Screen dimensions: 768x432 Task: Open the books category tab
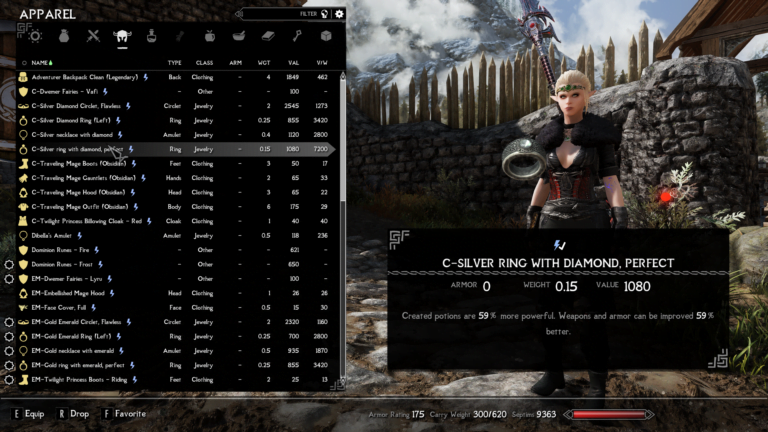267,36
